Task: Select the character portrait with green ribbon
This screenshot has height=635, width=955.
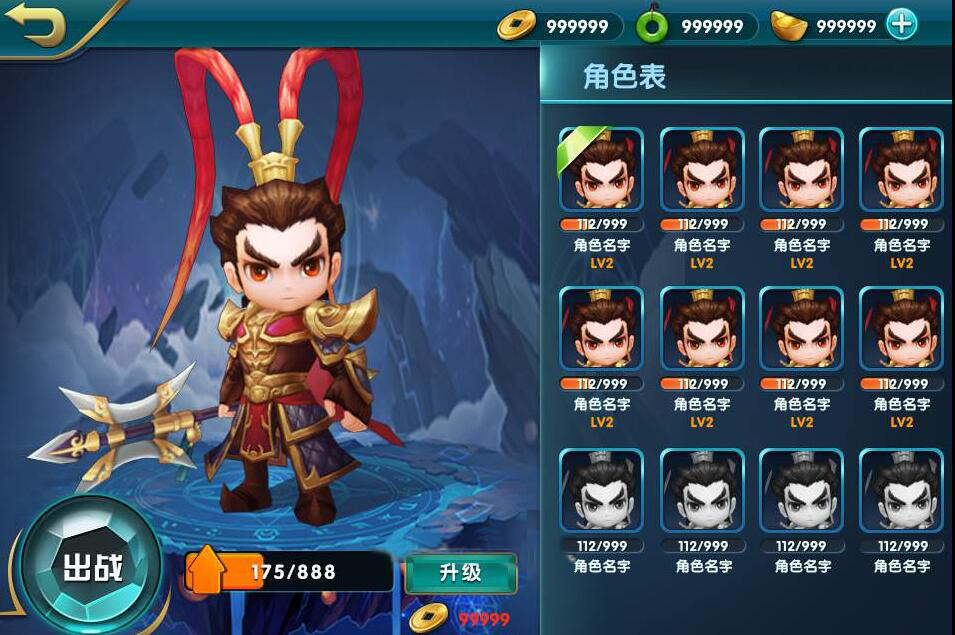Action: pyautogui.click(x=601, y=169)
